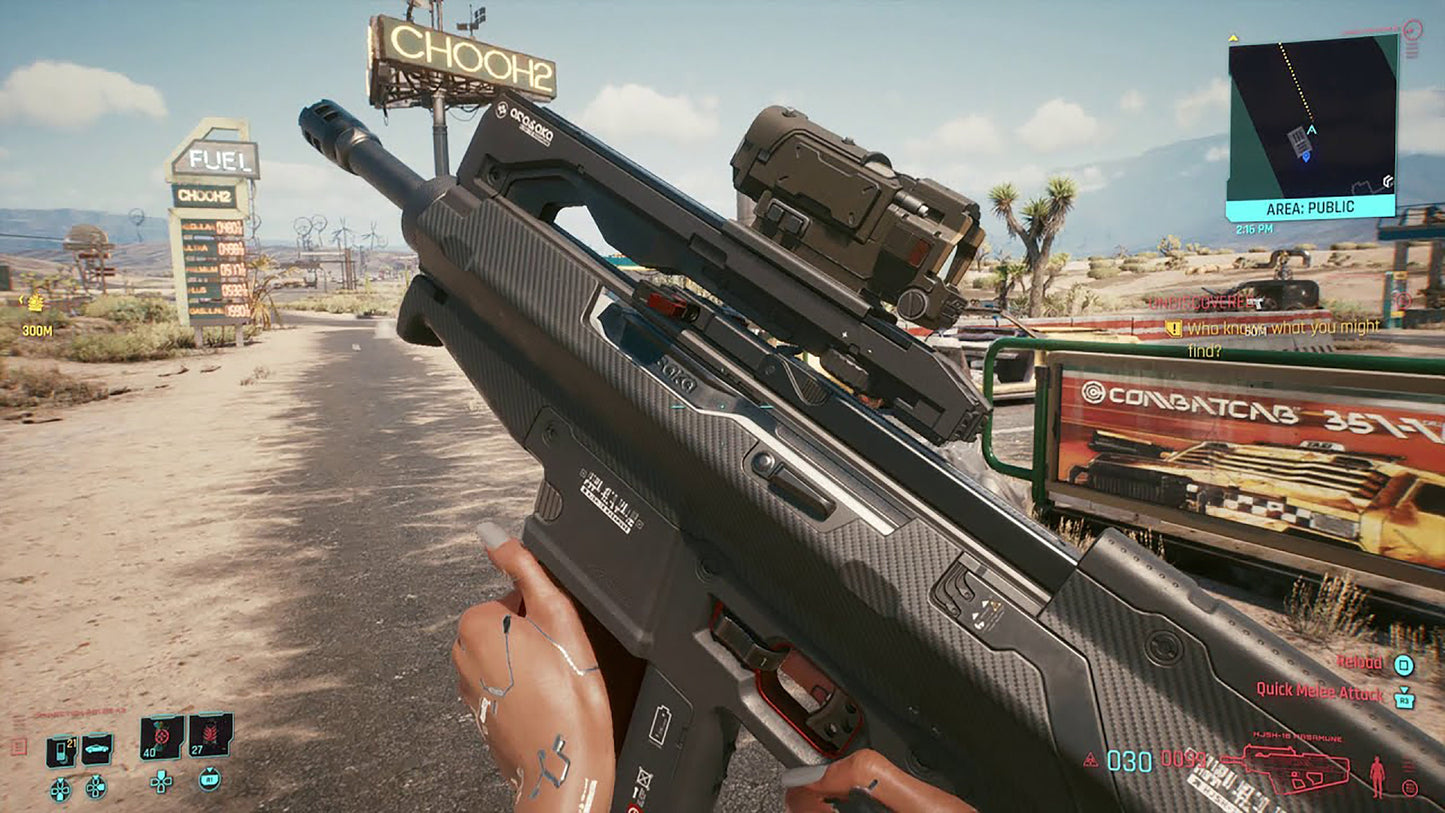Click the blue fast-travel marker on minimap
The image size is (1445, 813).
point(1308,155)
